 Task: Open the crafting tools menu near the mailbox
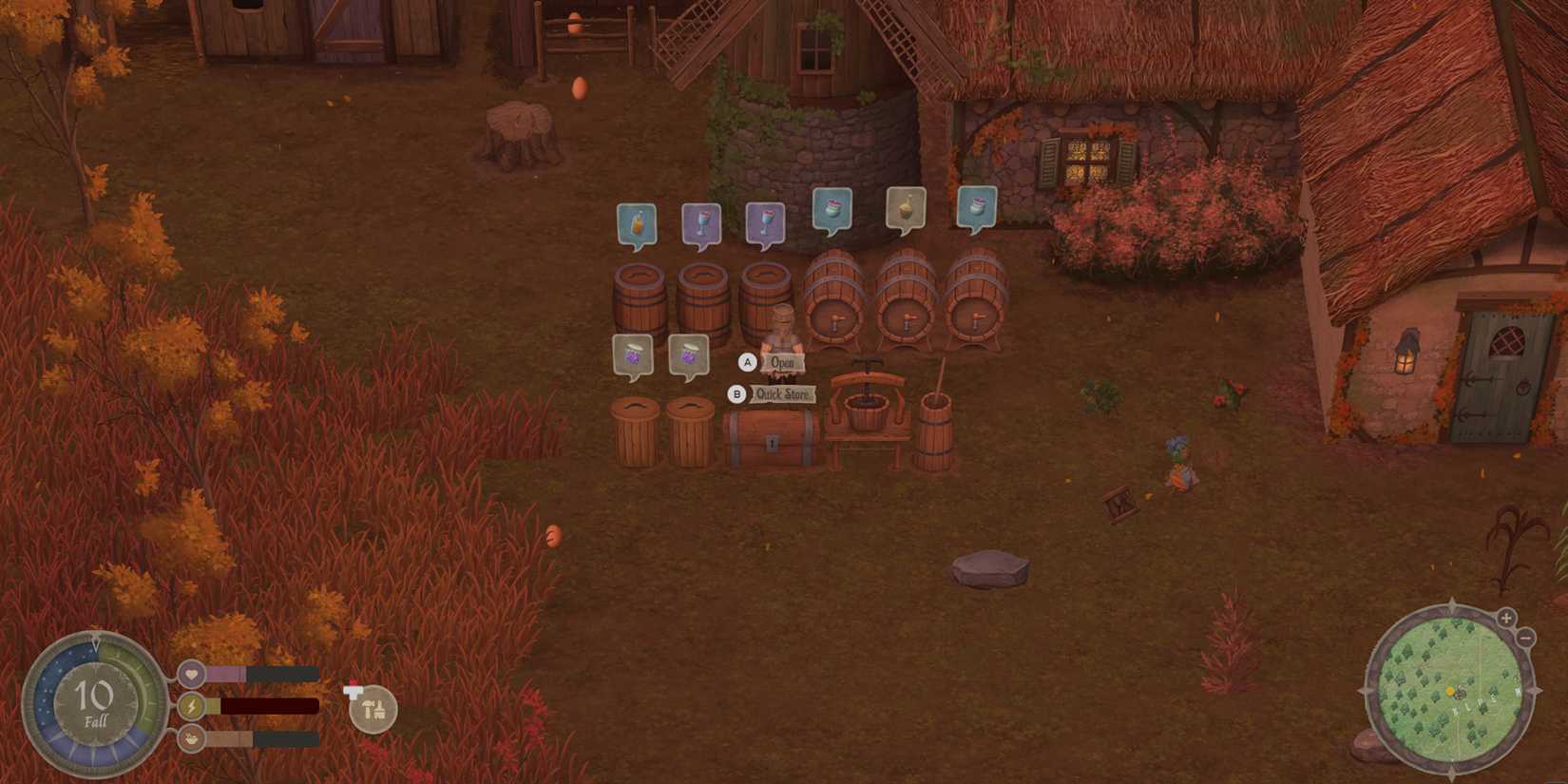point(373,707)
